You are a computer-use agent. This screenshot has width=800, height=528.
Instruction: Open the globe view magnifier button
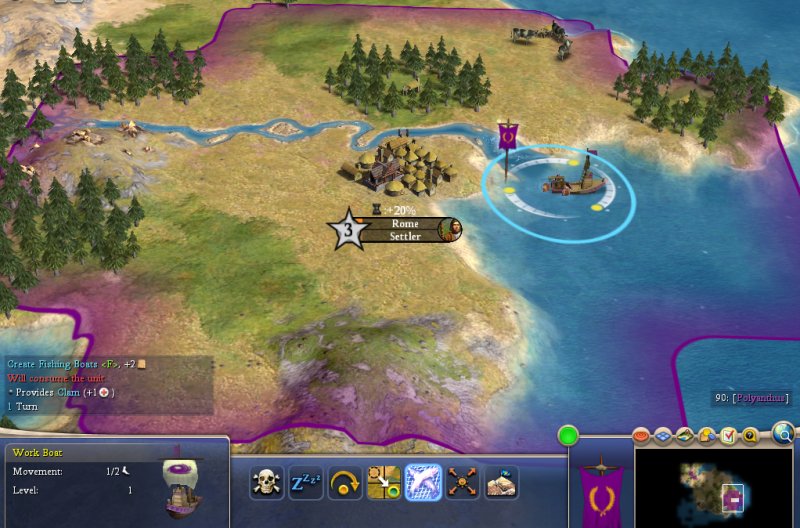(x=784, y=433)
